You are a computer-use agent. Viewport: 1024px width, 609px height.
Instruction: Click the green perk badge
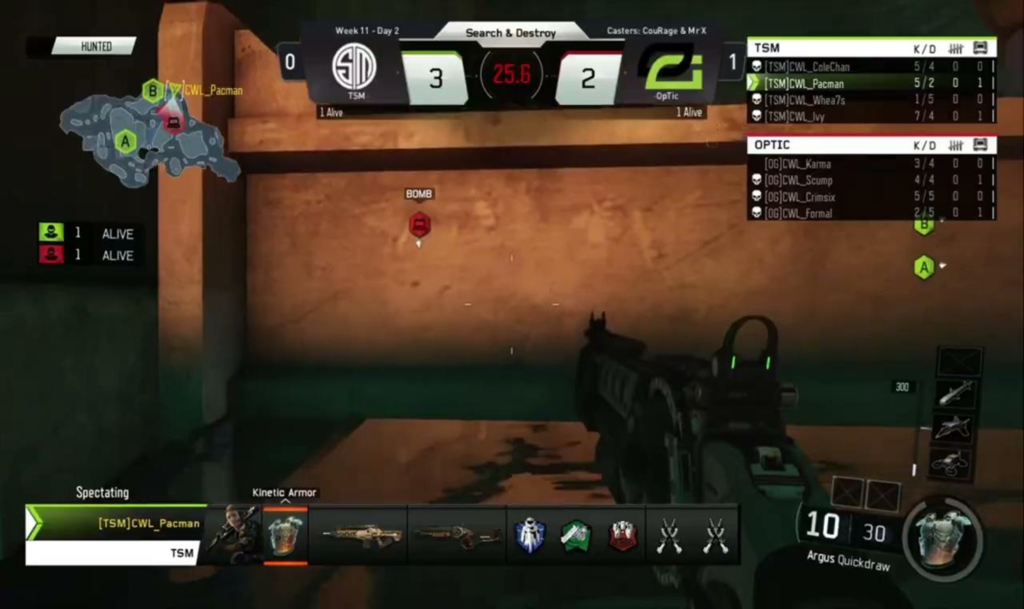click(576, 536)
